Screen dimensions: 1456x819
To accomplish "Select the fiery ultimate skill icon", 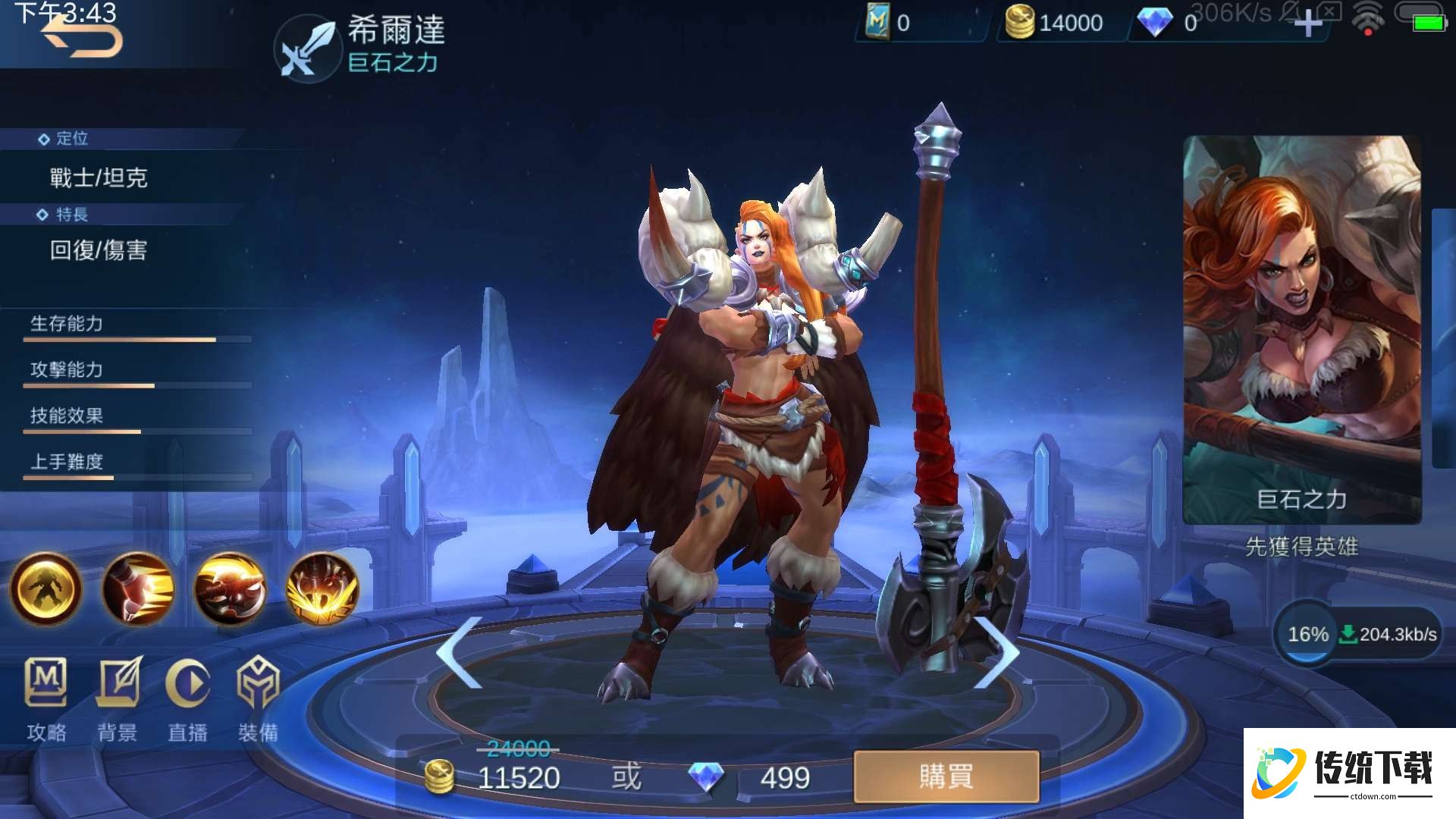I will [x=322, y=589].
